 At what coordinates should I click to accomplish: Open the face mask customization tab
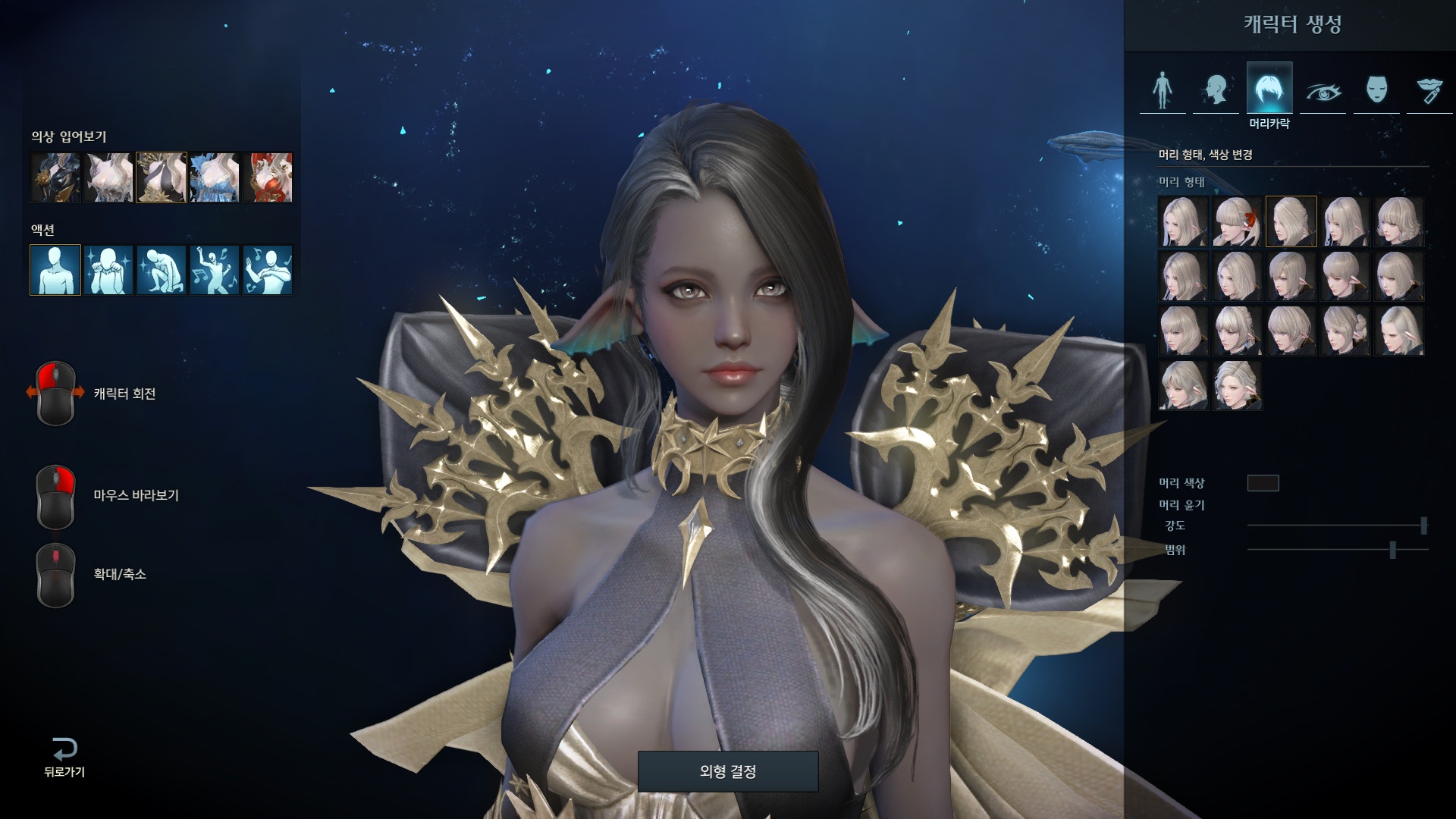1376,90
